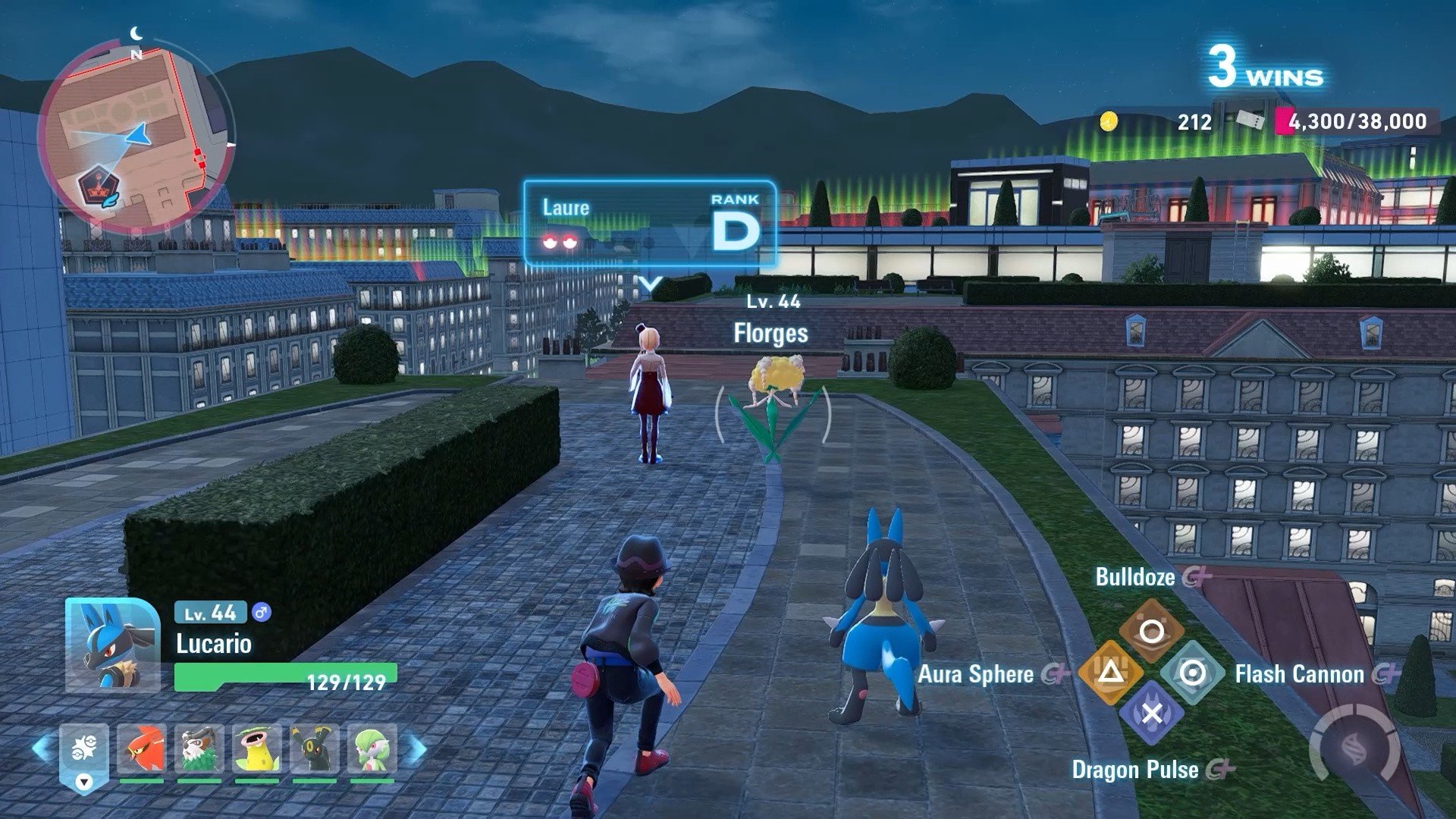
Task: Activate the Mega Evolution gauge
Action: [x=1357, y=748]
